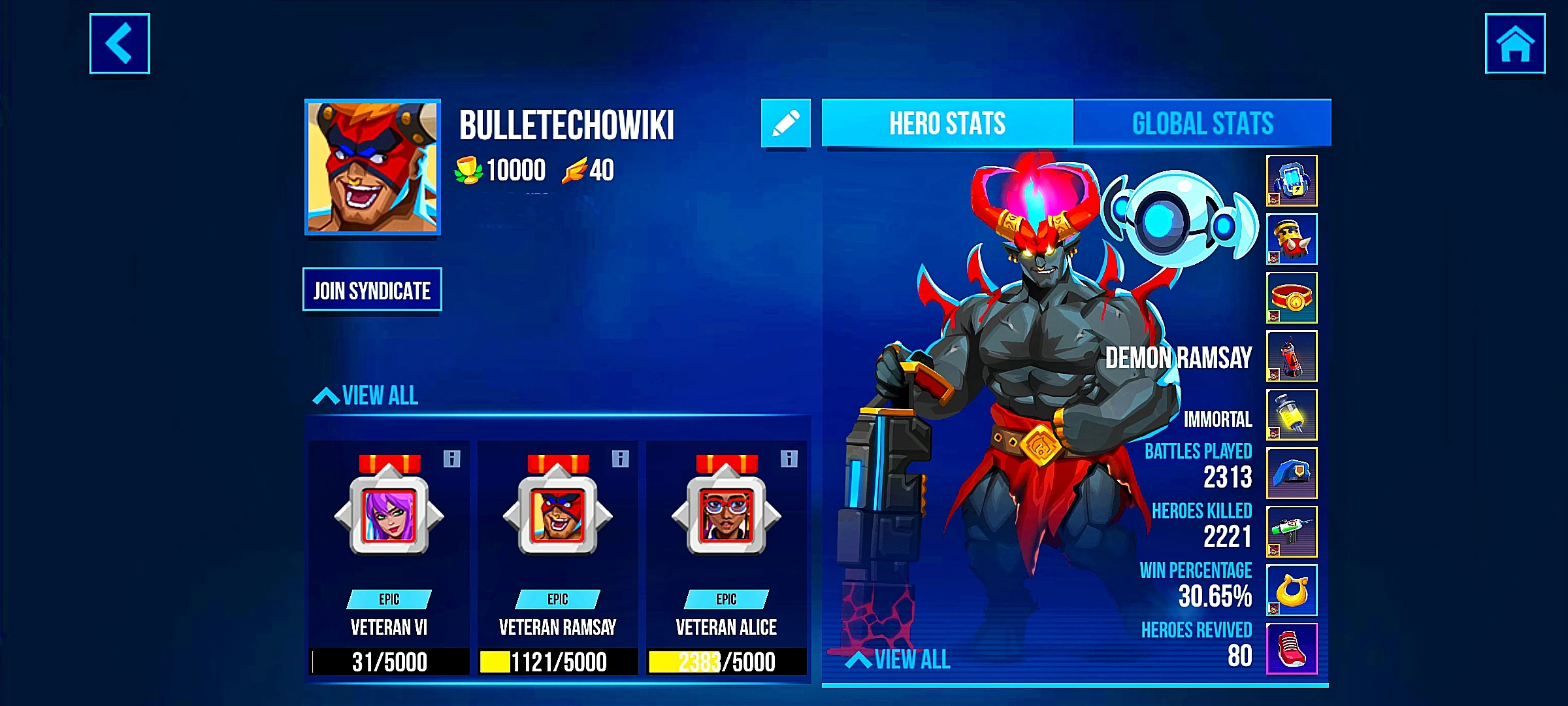Select the Hero Stats tab
The width and height of the screenshot is (1568, 706).
947,122
